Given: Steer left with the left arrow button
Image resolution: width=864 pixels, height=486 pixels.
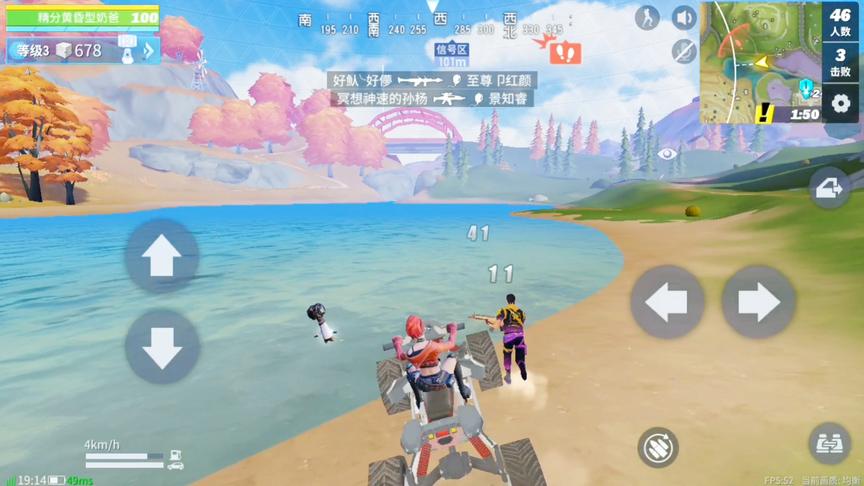Looking at the screenshot, I should (x=667, y=302).
